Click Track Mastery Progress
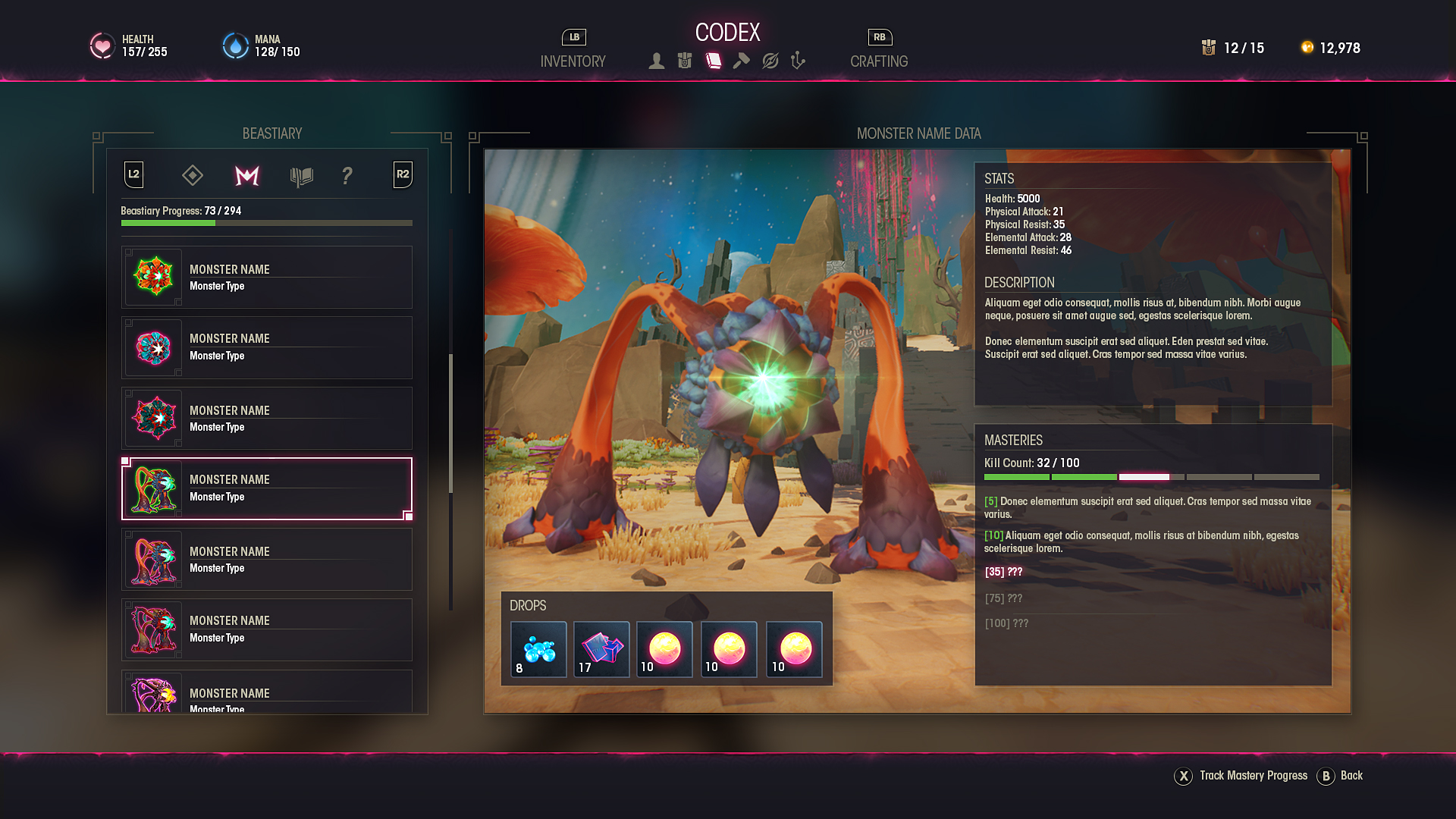The image size is (1456, 819). click(1253, 776)
